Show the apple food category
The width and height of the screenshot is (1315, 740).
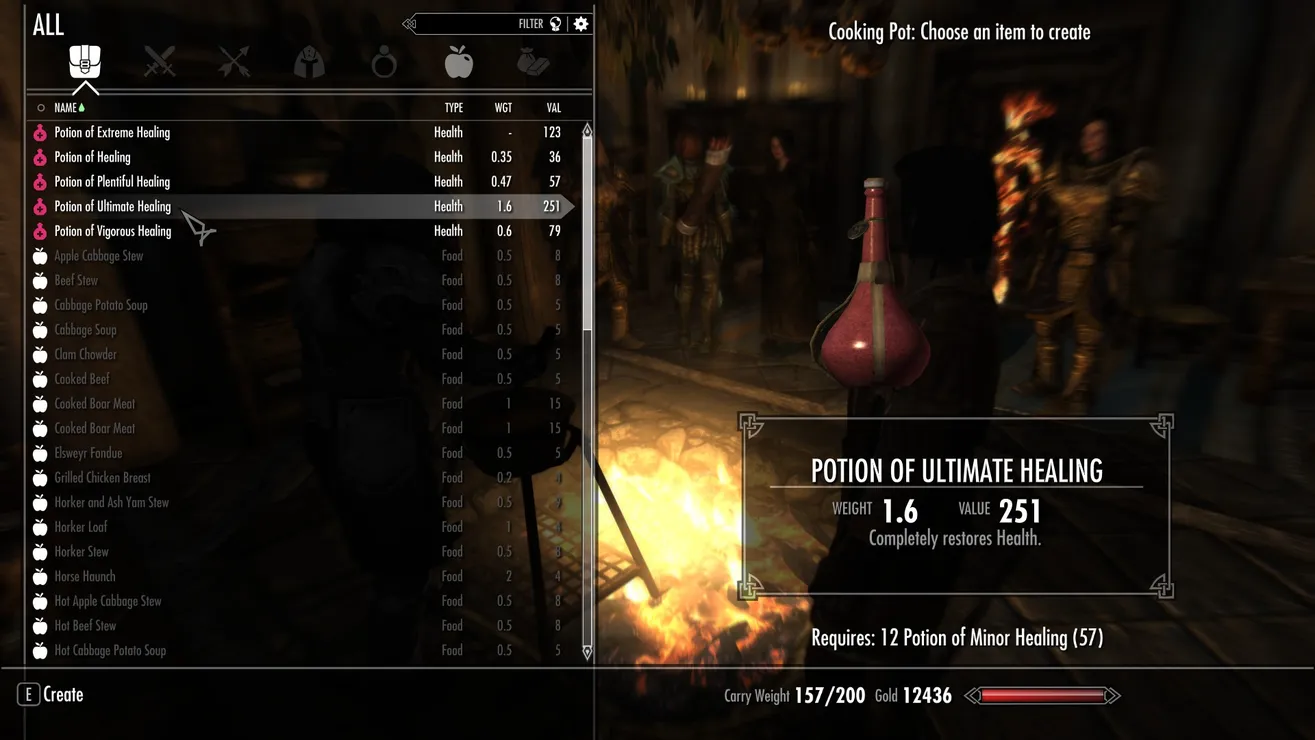tap(458, 62)
